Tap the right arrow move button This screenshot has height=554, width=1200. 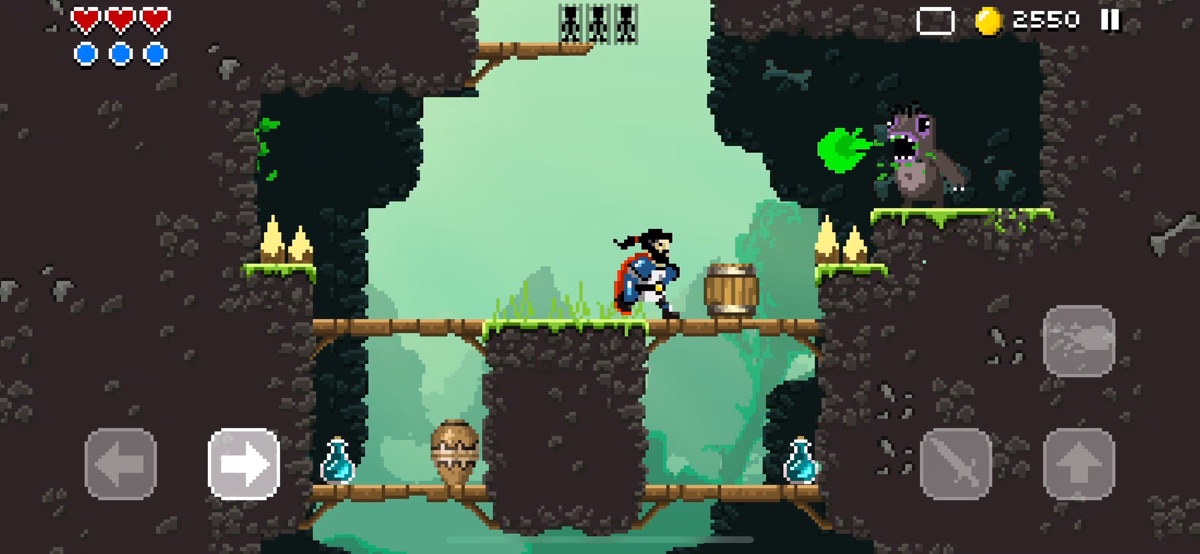[244, 464]
